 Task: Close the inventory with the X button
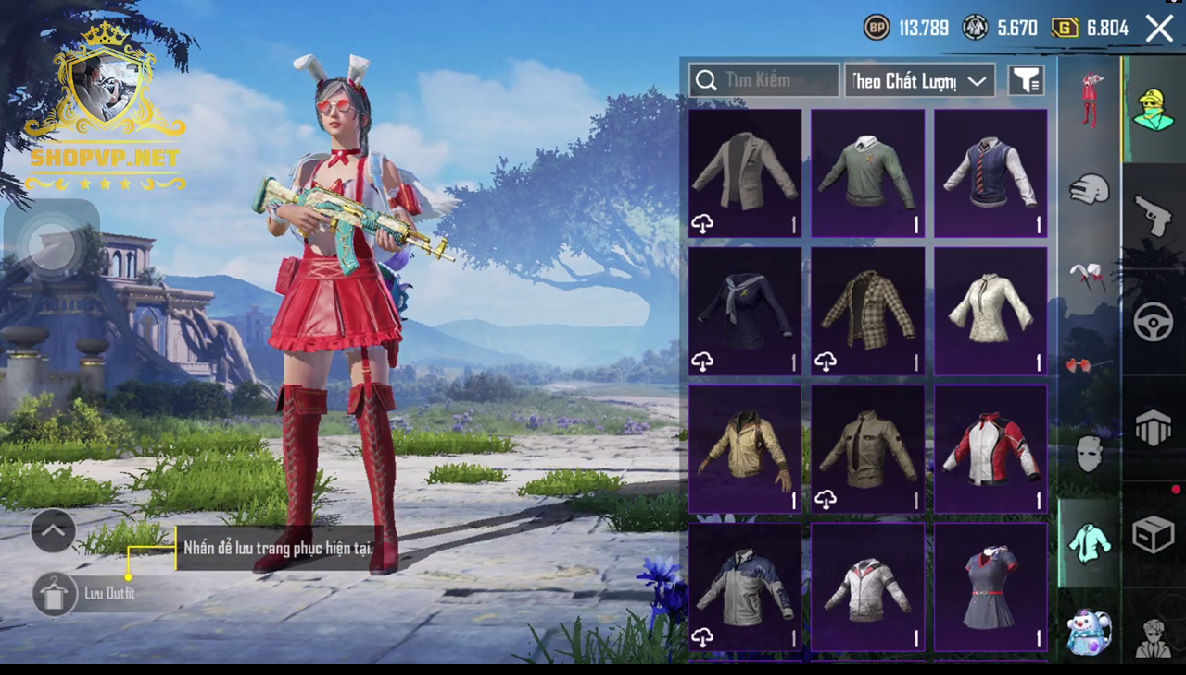pyautogui.click(x=1159, y=28)
